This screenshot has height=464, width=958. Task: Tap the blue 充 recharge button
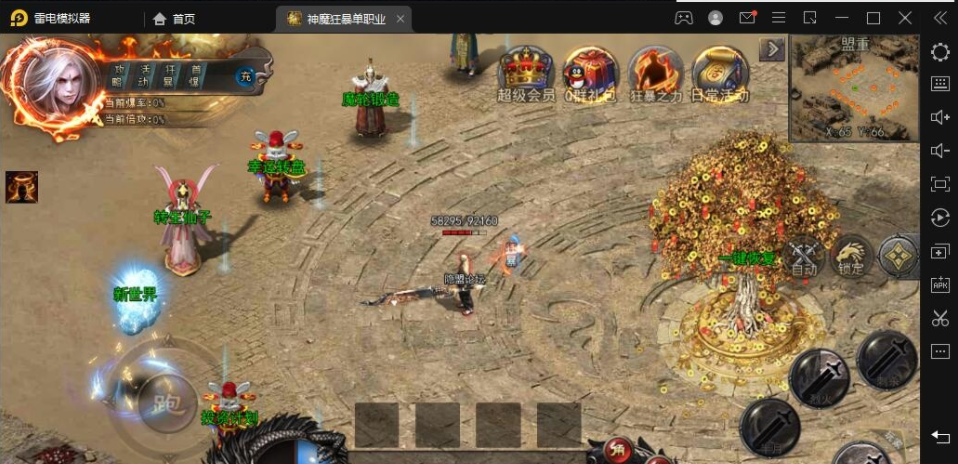click(244, 76)
